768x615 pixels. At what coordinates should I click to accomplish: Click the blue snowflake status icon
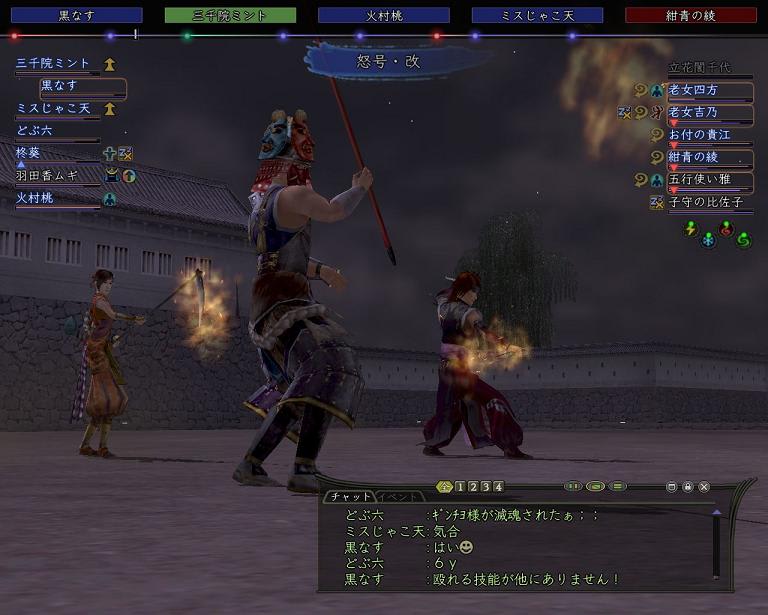pos(708,240)
